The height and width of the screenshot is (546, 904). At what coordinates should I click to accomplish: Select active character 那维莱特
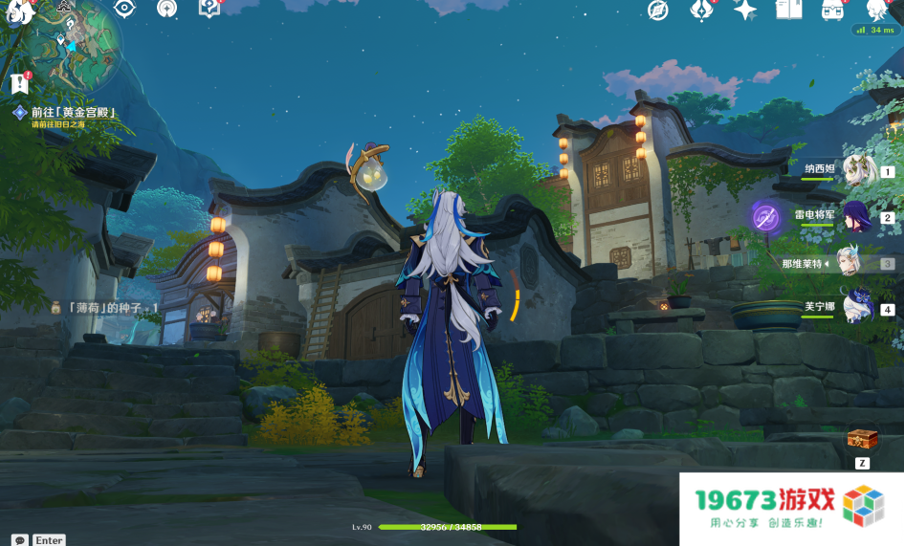coord(850,263)
